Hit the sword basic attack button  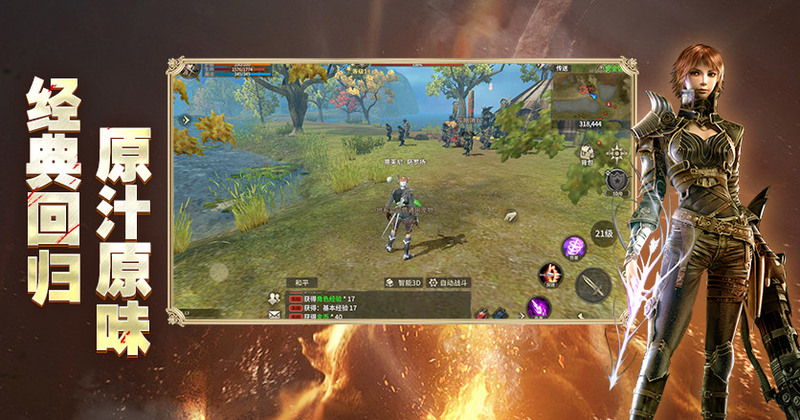point(593,285)
